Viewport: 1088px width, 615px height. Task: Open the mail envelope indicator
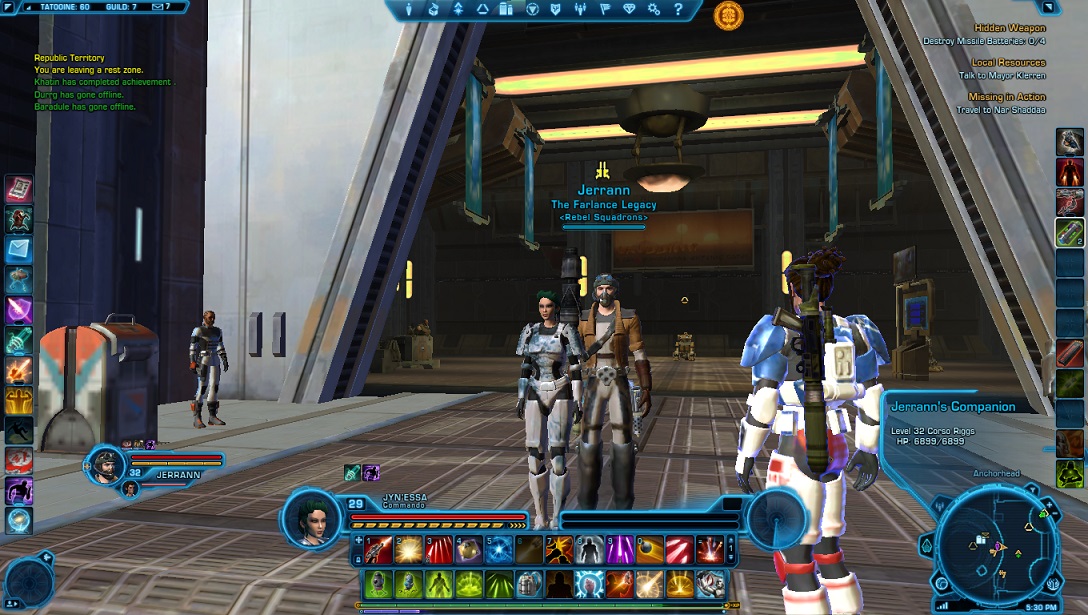[158, 7]
